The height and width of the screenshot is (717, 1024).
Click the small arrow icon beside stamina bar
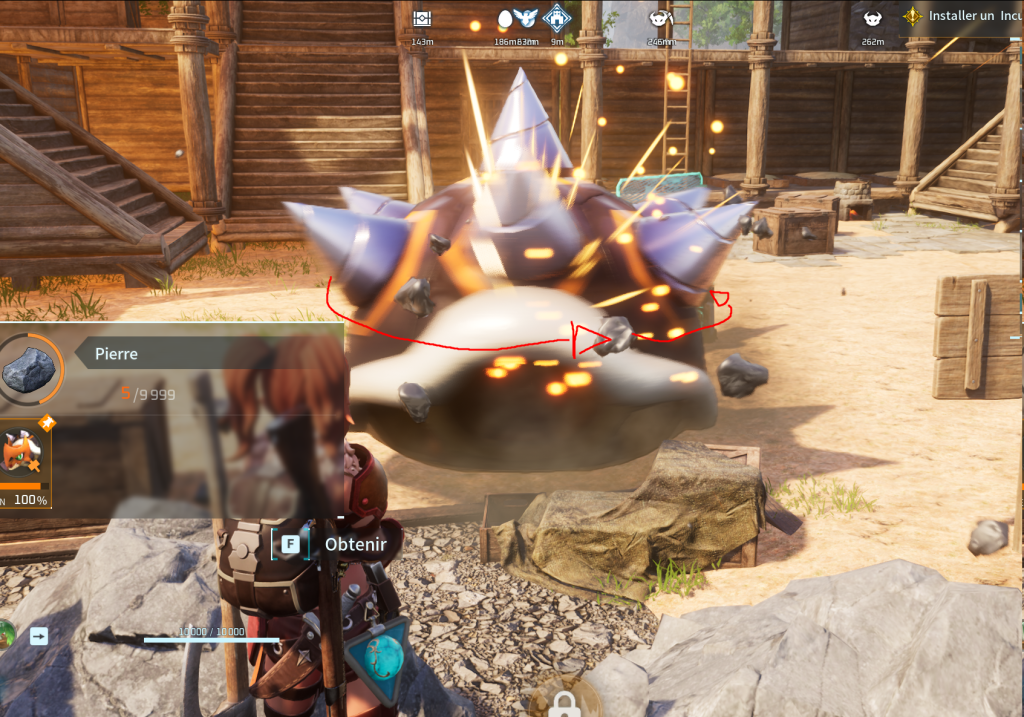click(x=39, y=635)
